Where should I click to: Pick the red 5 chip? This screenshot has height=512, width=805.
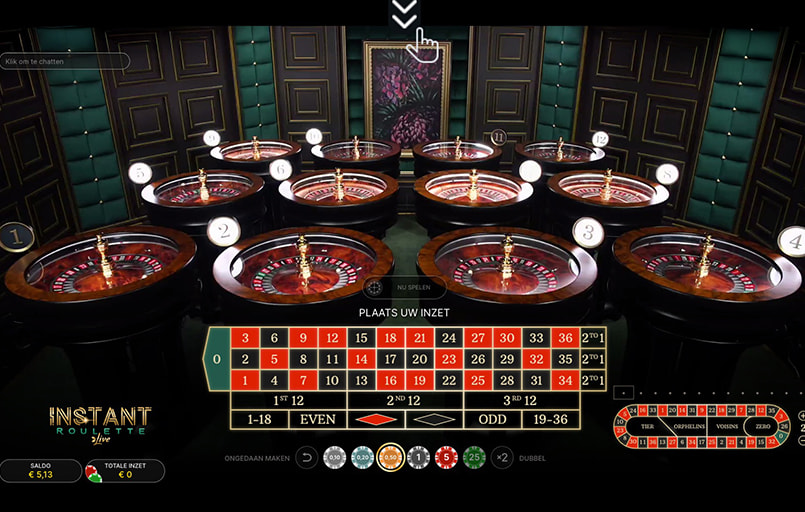pos(447,458)
